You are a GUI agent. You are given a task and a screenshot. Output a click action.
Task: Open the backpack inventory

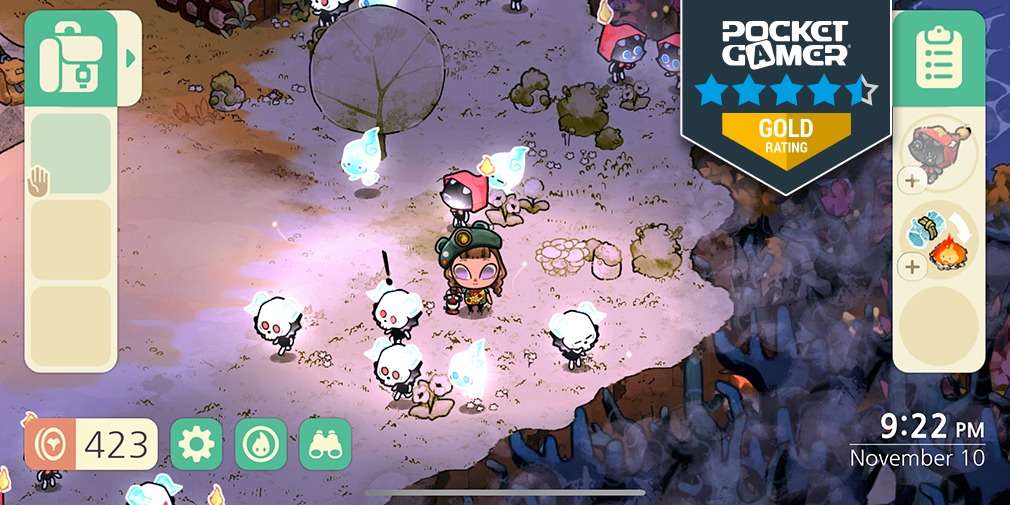70,58
